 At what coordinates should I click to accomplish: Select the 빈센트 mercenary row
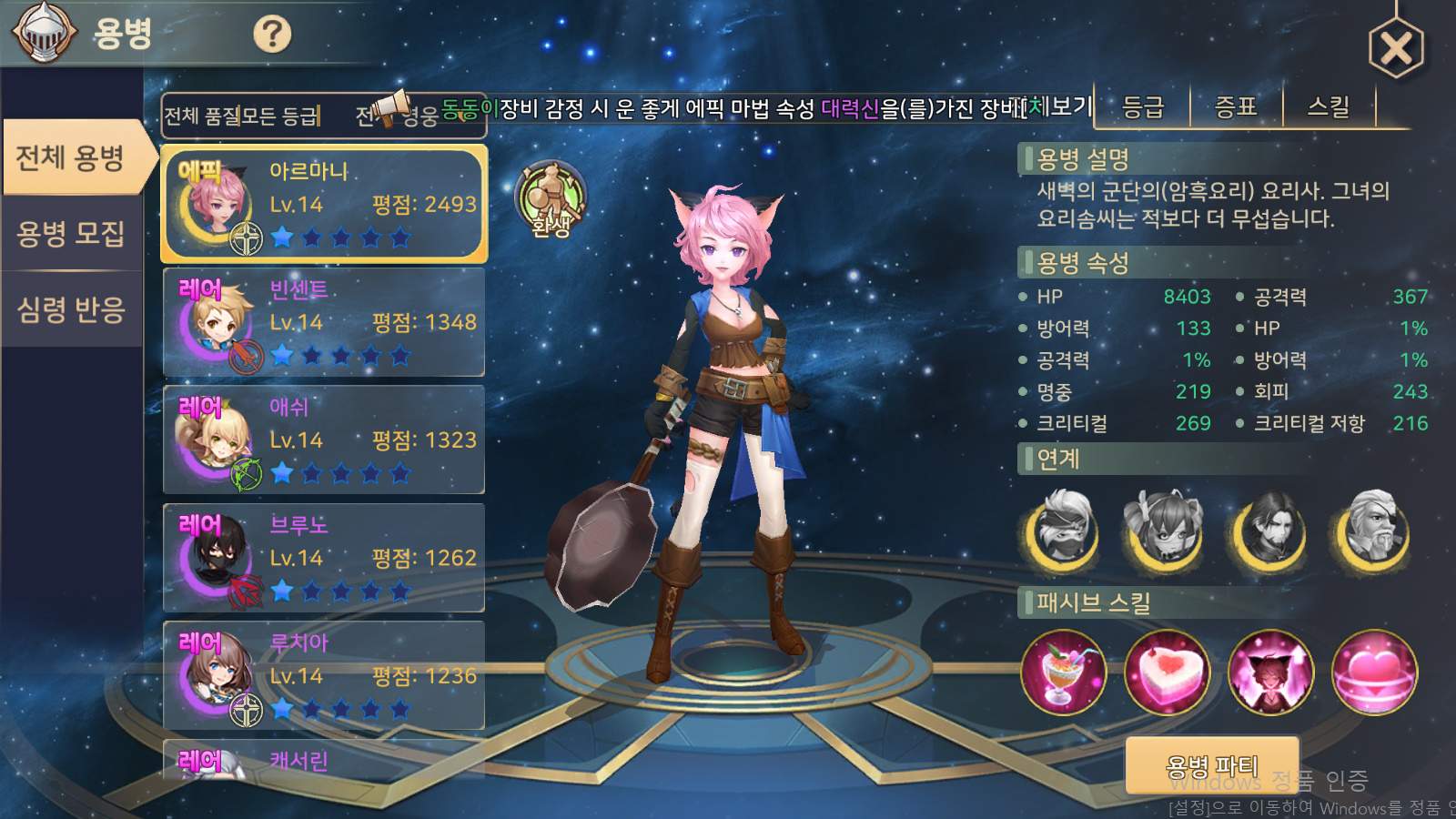click(x=324, y=322)
